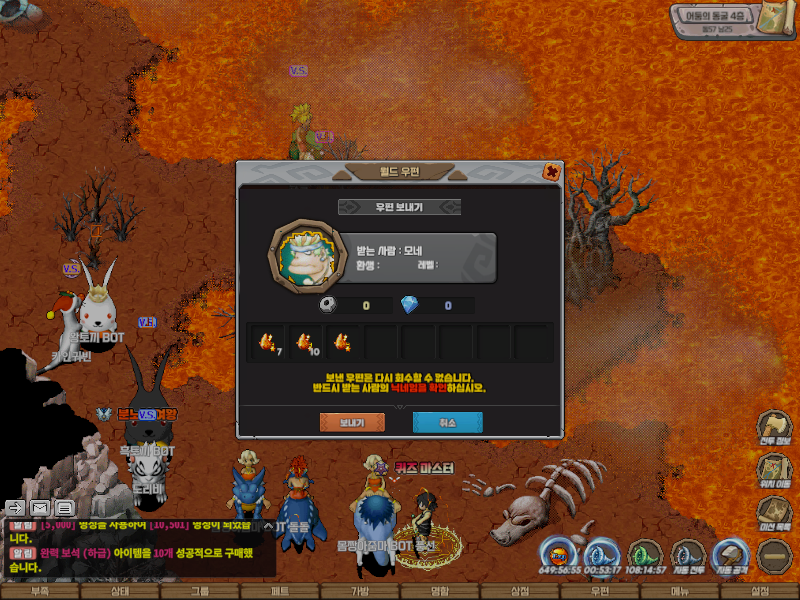The width and height of the screenshot is (800, 600).
Task: Open the 페트 pet menu
Action: [x=280, y=592]
